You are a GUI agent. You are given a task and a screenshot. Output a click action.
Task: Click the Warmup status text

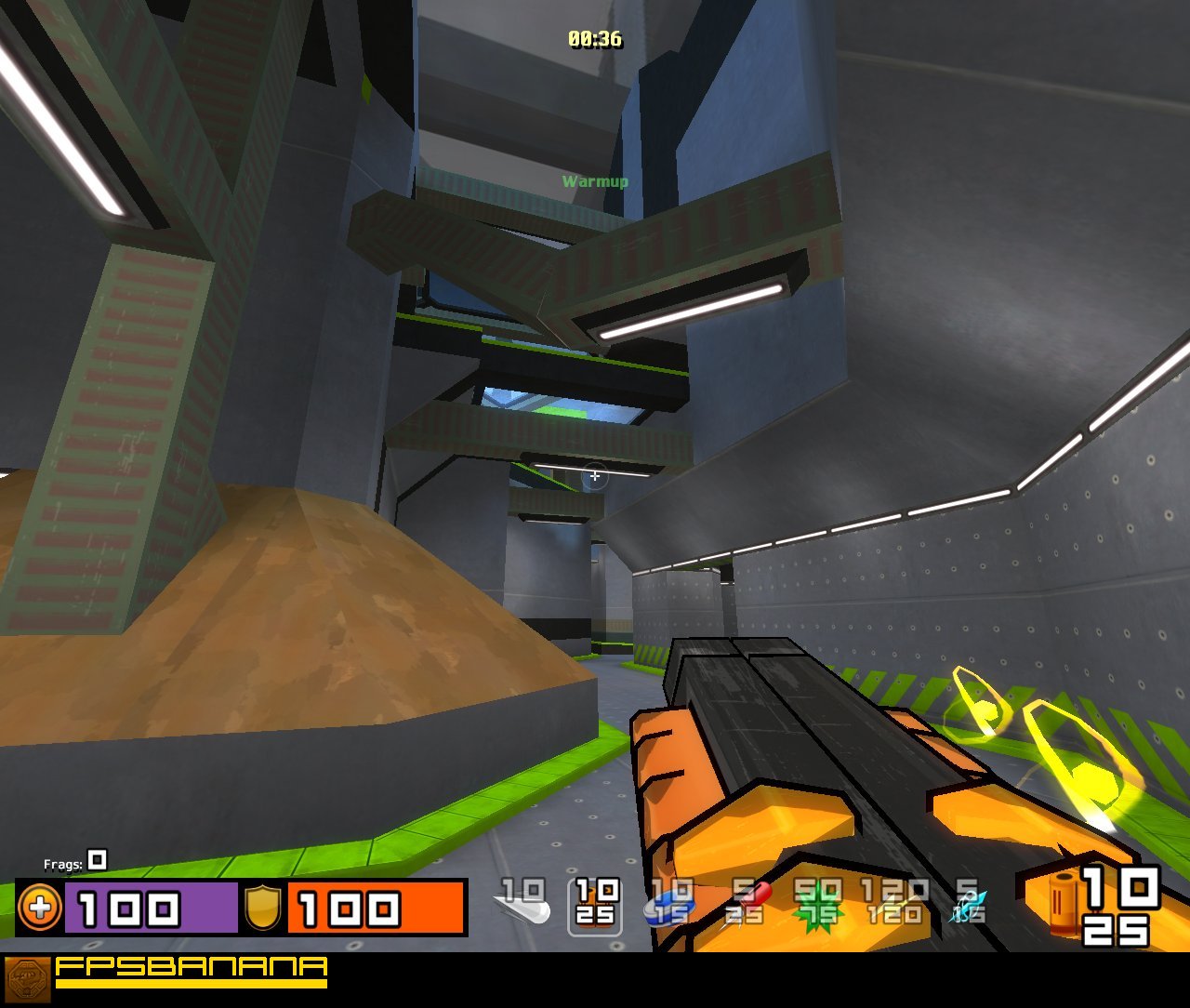pos(595,180)
